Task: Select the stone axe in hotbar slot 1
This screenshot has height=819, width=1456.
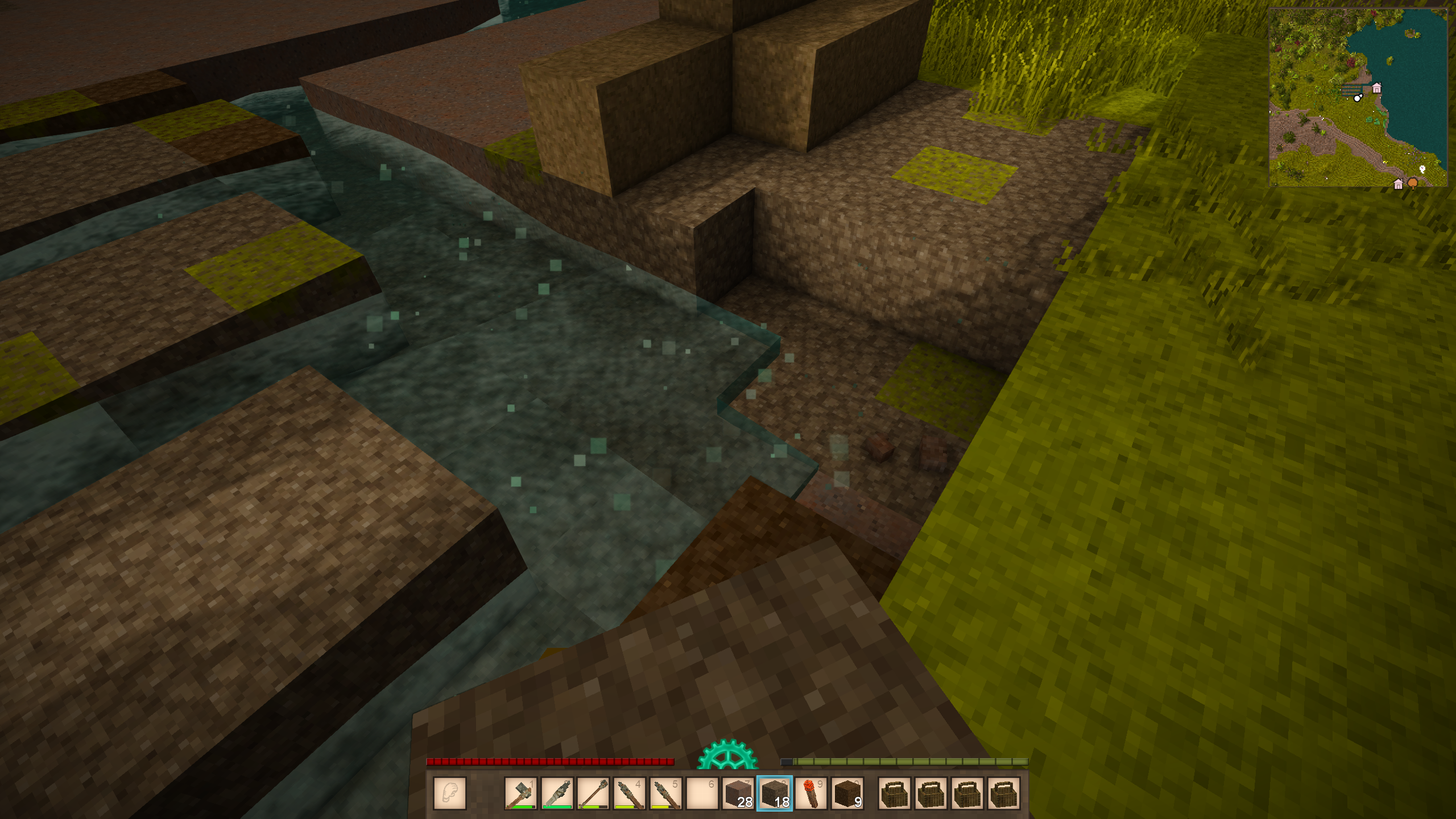Action: pyautogui.click(x=520, y=793)
